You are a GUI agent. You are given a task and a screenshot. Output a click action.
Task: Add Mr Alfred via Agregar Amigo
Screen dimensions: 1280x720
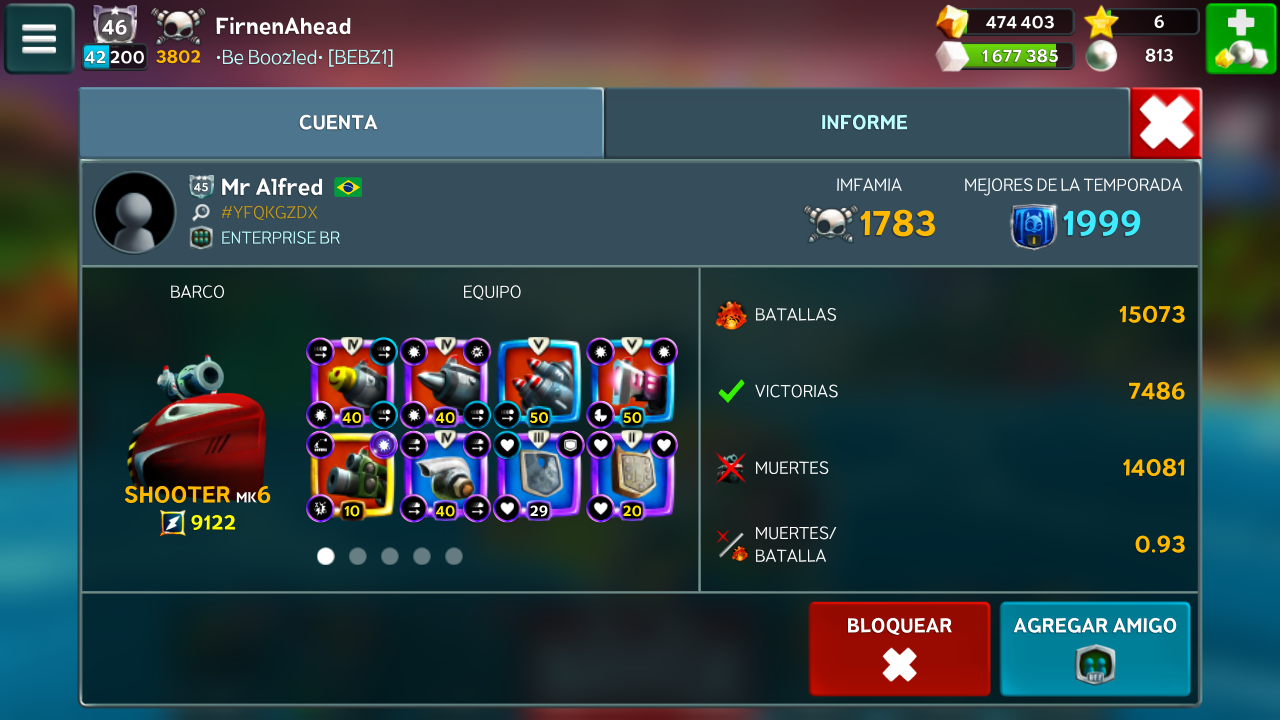click(x=1095, y=648)
